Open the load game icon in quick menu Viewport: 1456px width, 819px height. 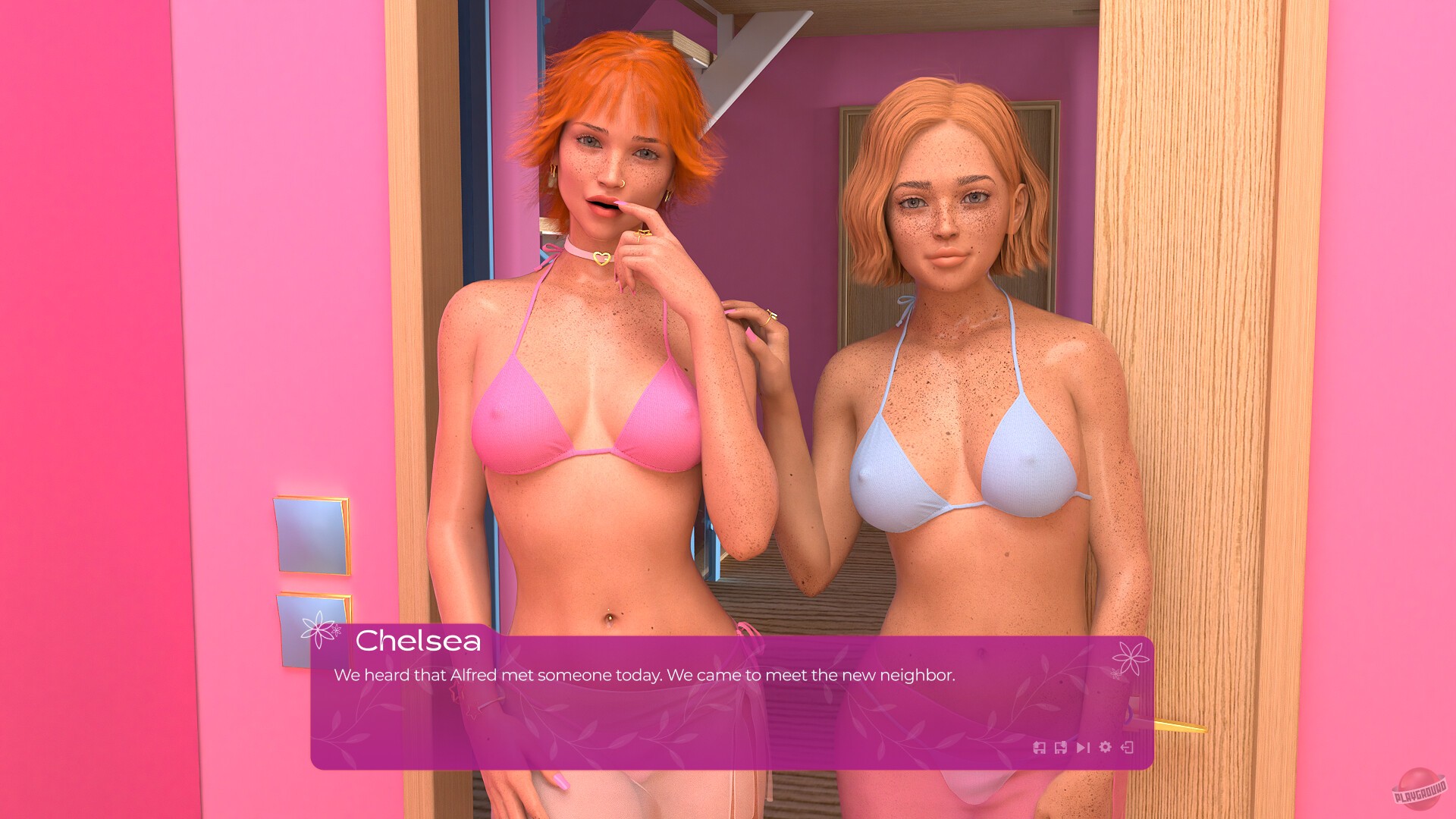click(1061, 748)
